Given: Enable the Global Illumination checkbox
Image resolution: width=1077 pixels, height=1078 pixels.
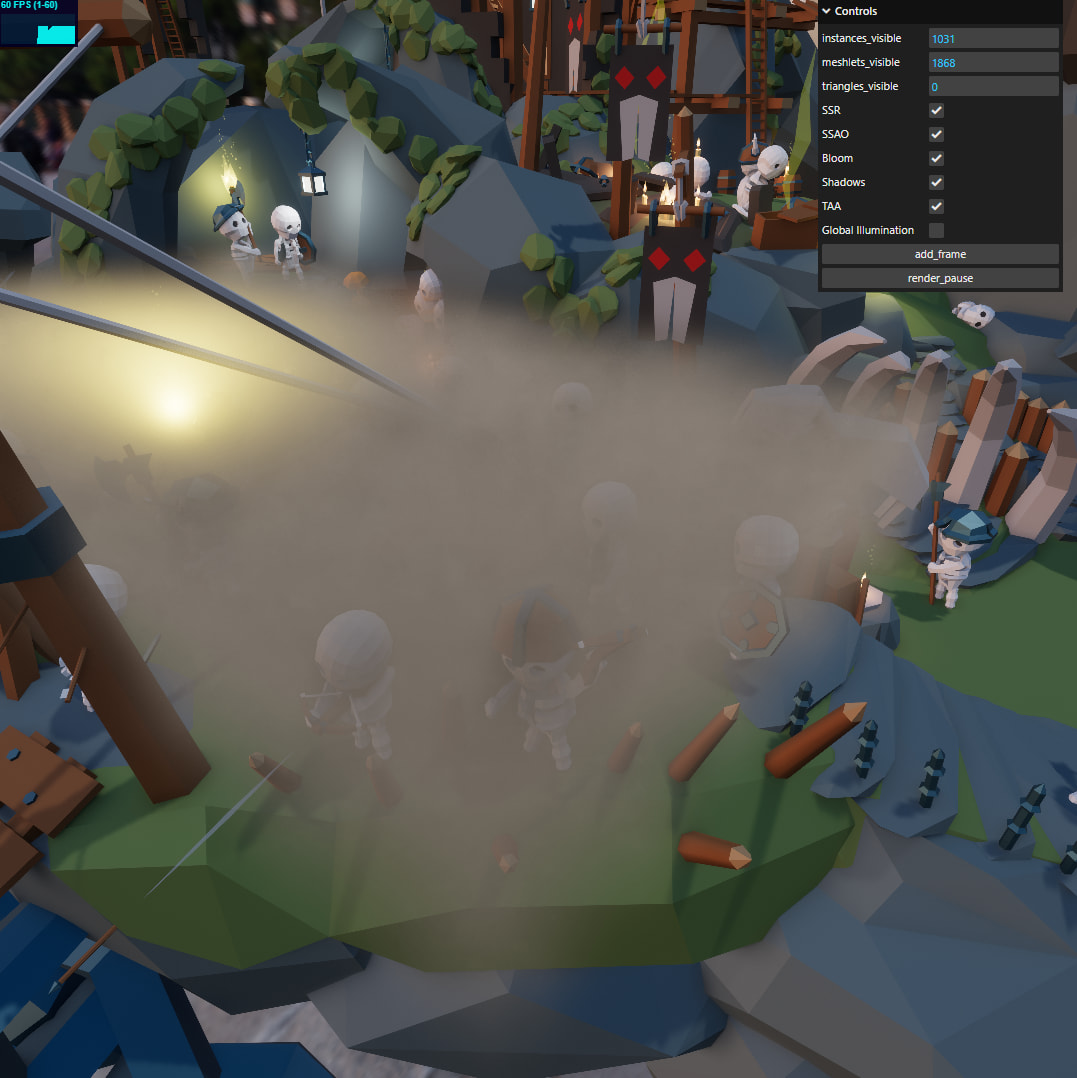Looking at the screenshot, I should tap(936, 230).
